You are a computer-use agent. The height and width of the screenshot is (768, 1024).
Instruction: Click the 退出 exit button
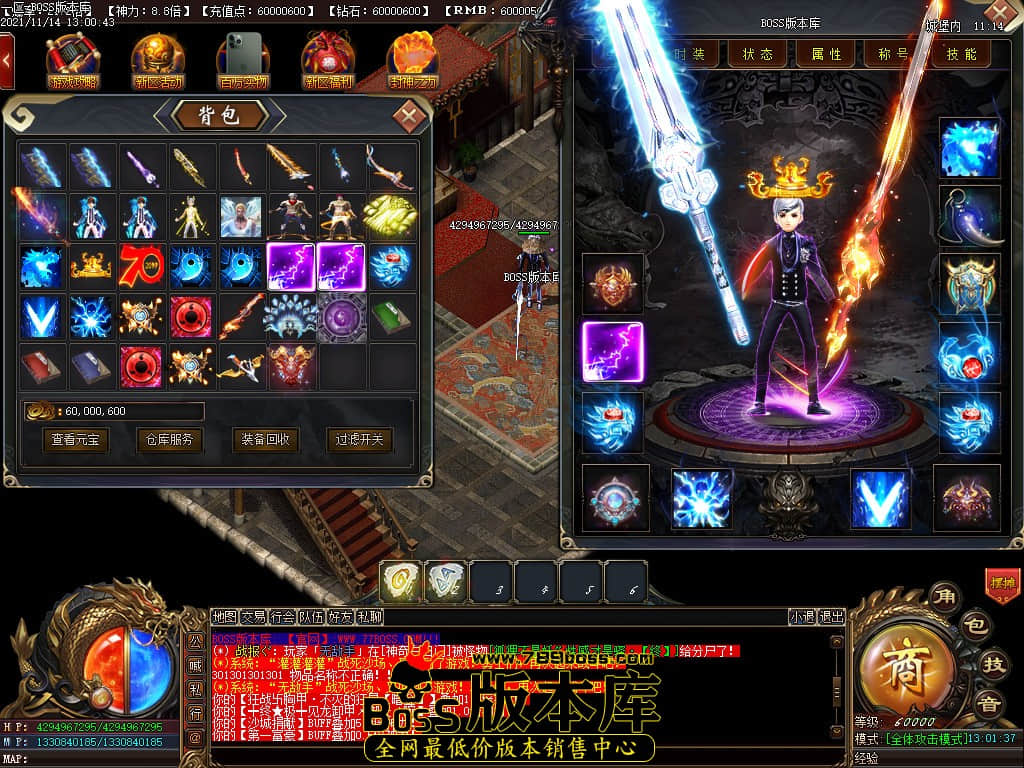click(x=831, y=617)
